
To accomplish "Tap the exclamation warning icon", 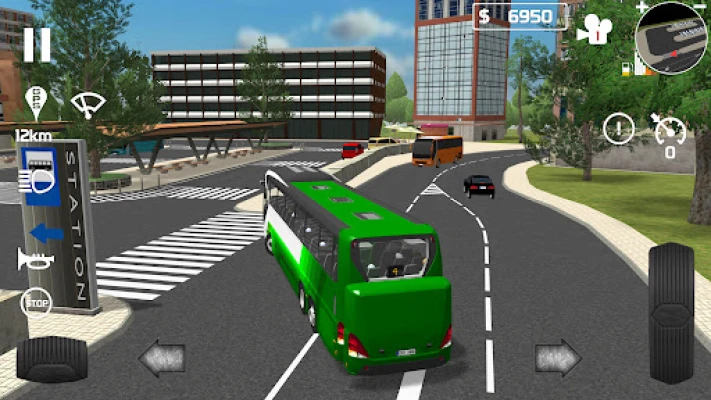I will (x=619, y=129).
